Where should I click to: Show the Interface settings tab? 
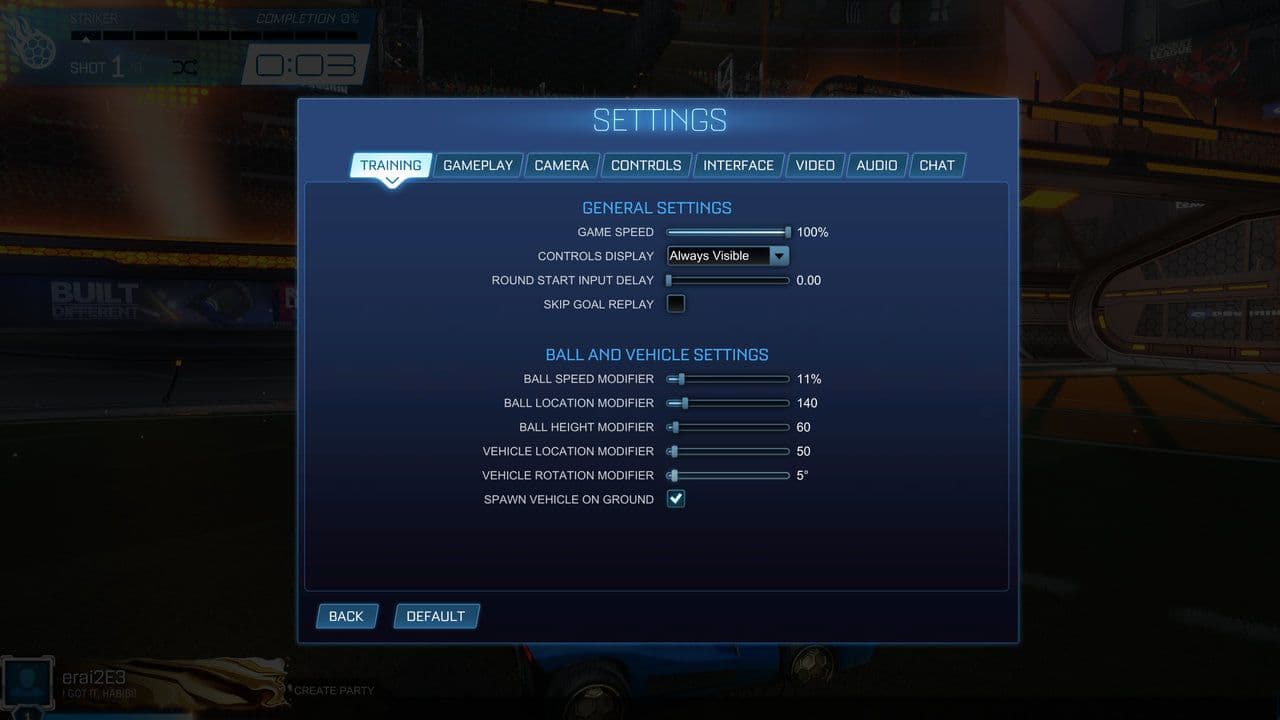tap(738, 165)
